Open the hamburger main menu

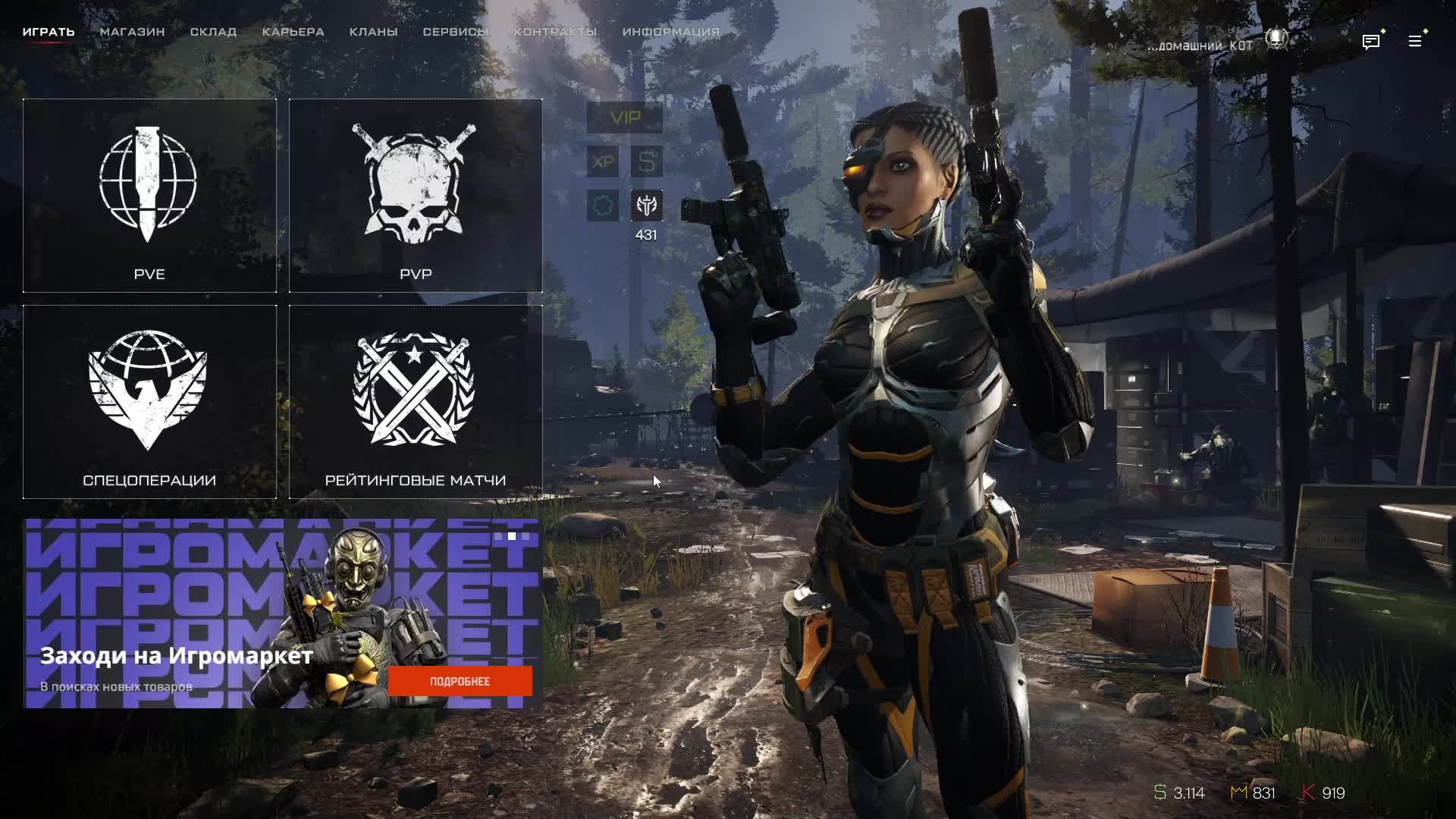pos(1415,42)
